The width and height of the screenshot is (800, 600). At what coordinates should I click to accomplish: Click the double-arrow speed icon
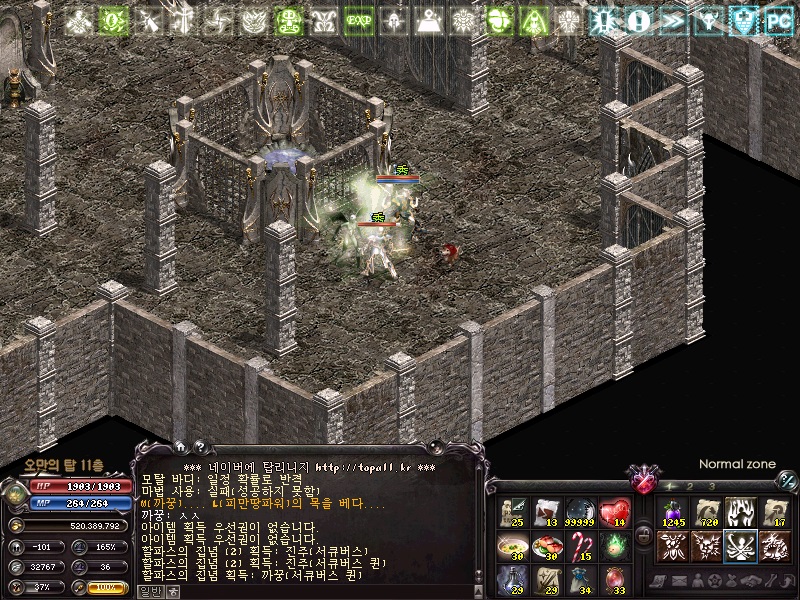pos(674,19)
